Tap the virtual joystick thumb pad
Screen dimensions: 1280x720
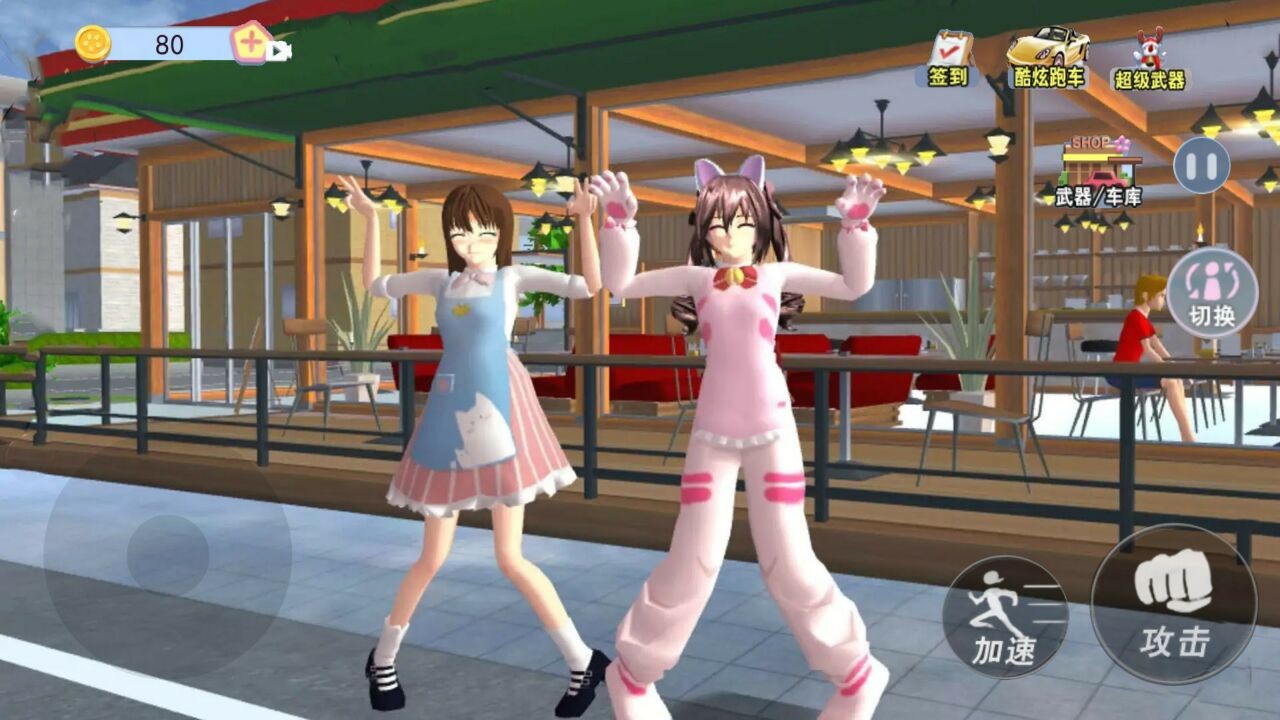[x=168, y=555]
